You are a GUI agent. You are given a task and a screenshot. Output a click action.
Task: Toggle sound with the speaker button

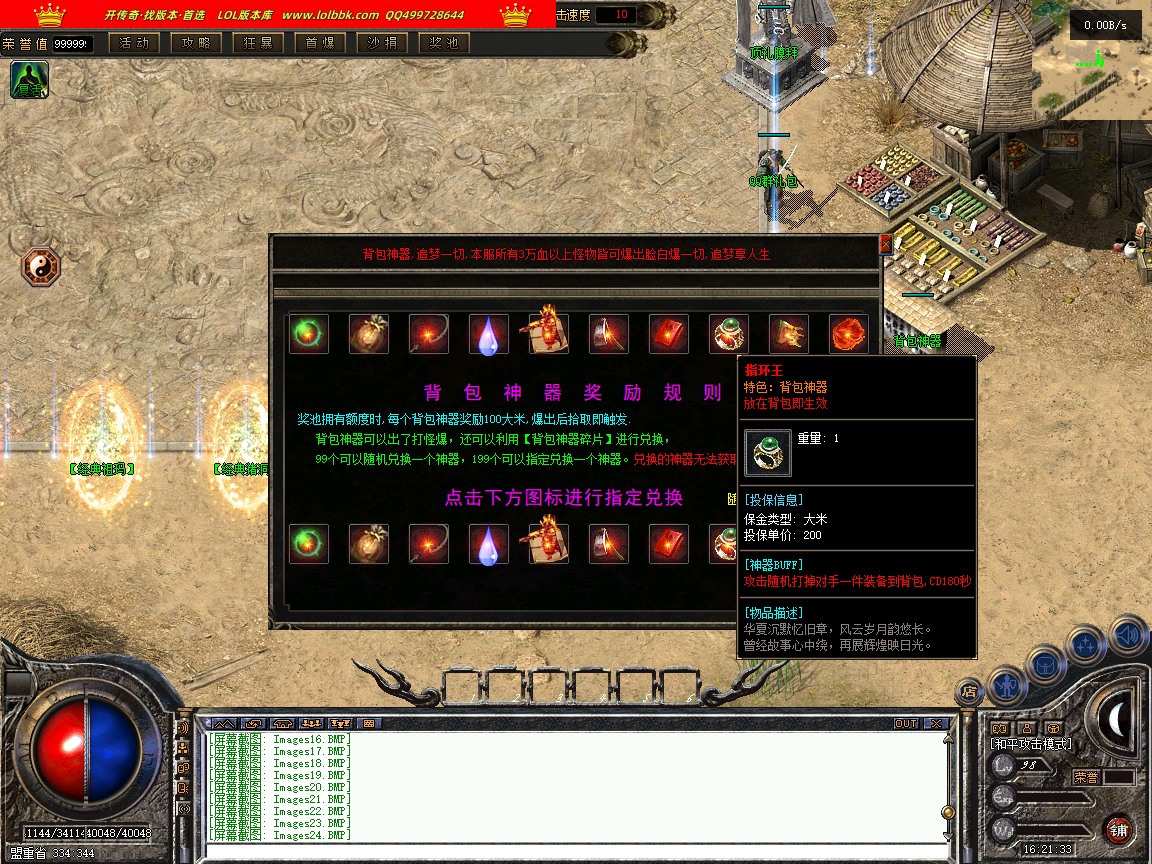(1127, 634)
